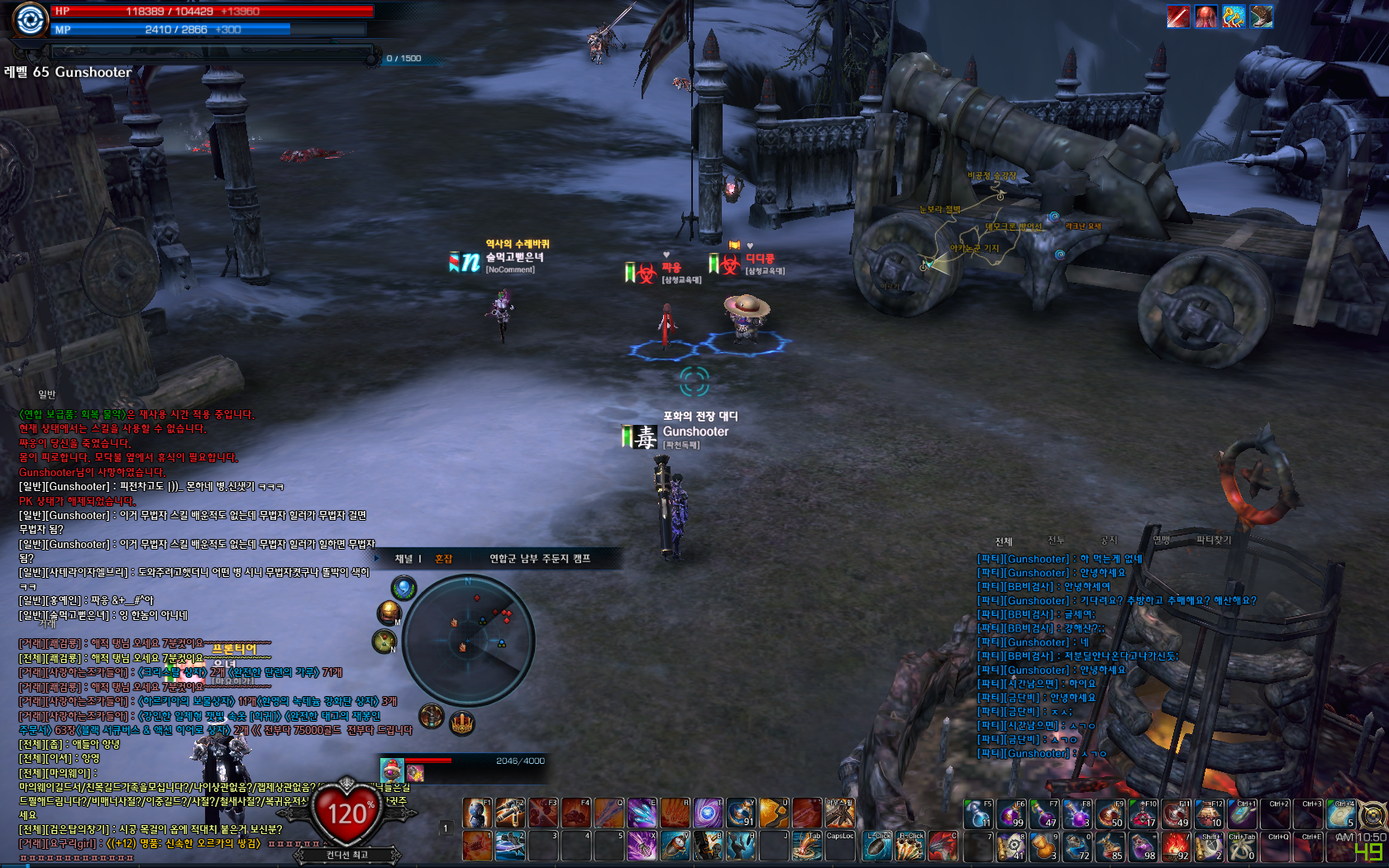Open the area map button marked N

click(x=384, y=641)
